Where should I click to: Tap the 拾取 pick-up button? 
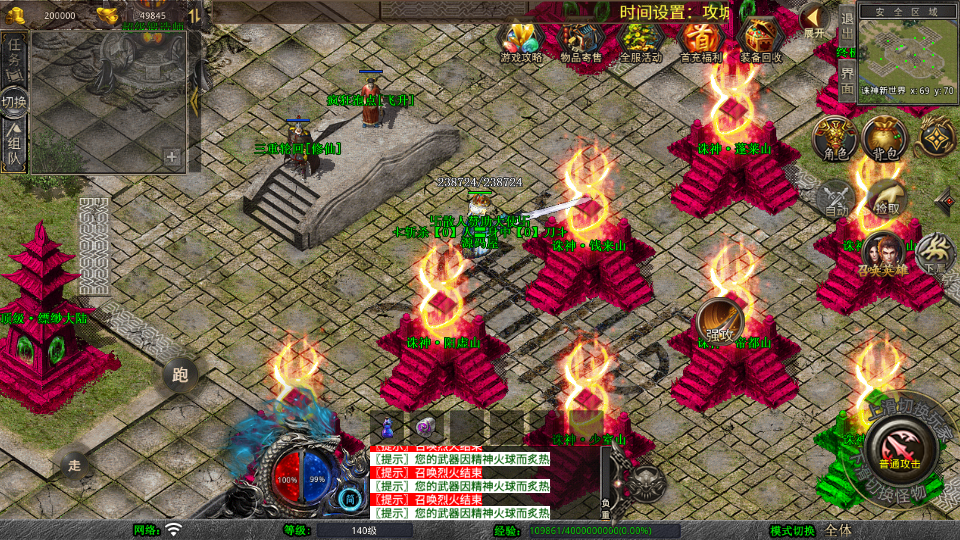pos(884,198)
